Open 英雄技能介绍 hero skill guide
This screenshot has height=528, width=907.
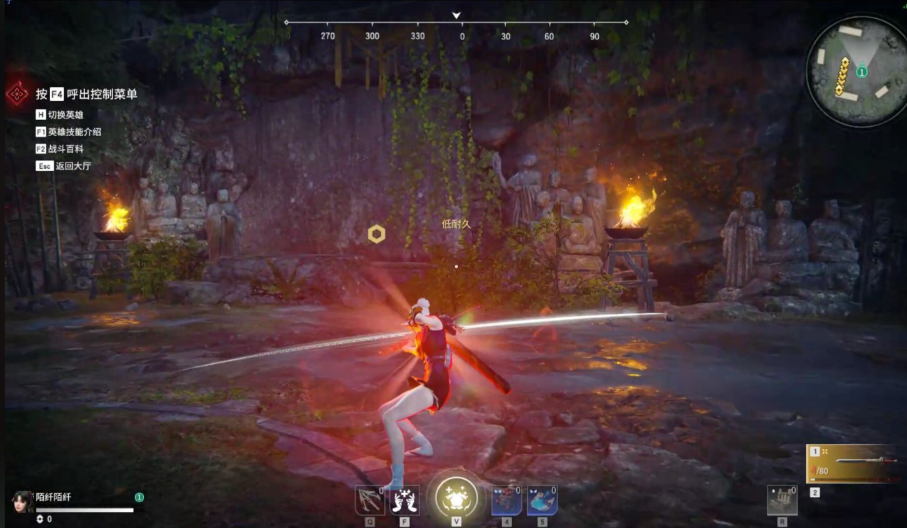(x=74, y=132)
